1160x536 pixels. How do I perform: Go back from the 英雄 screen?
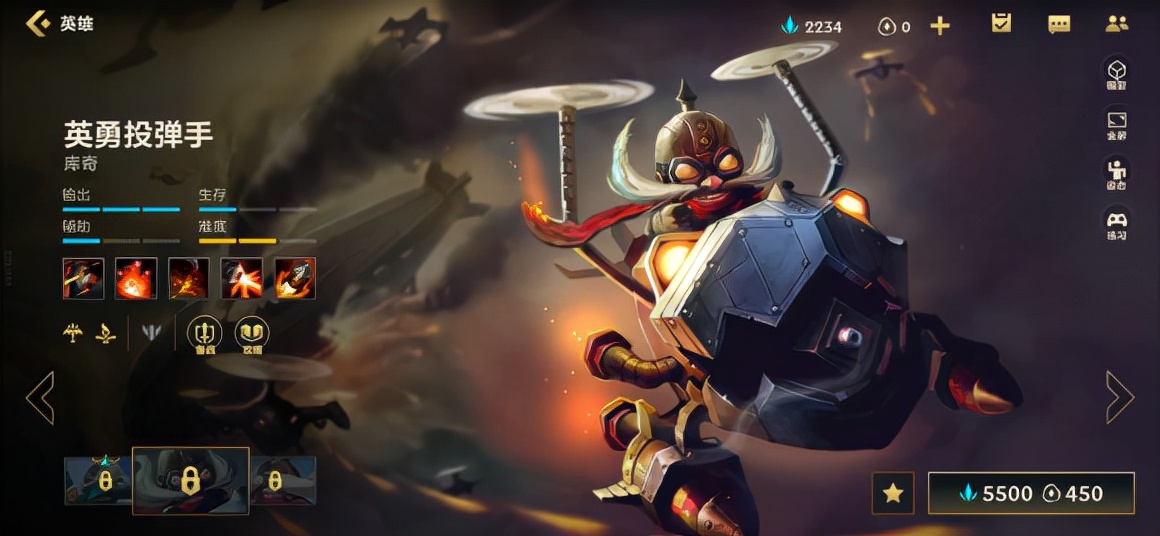[38, 23]
